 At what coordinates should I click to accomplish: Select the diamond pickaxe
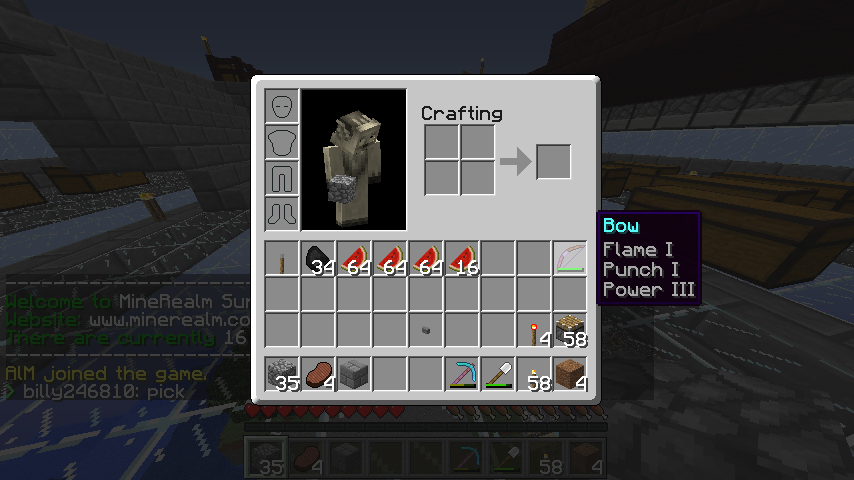462,374
